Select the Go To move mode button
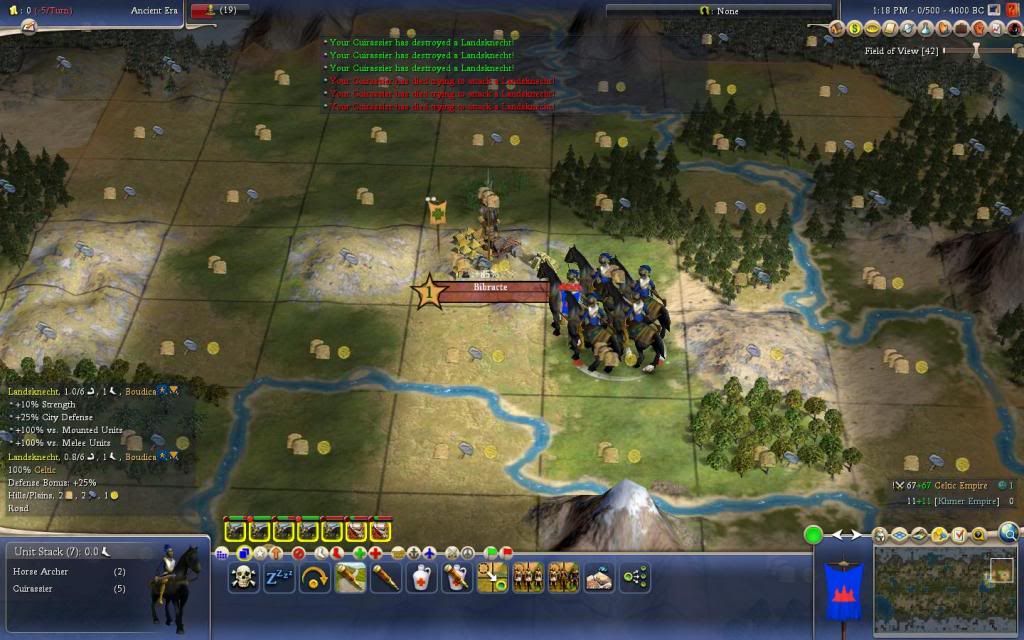This screenshot has height=640, width=1024. [x=492, y=577]
